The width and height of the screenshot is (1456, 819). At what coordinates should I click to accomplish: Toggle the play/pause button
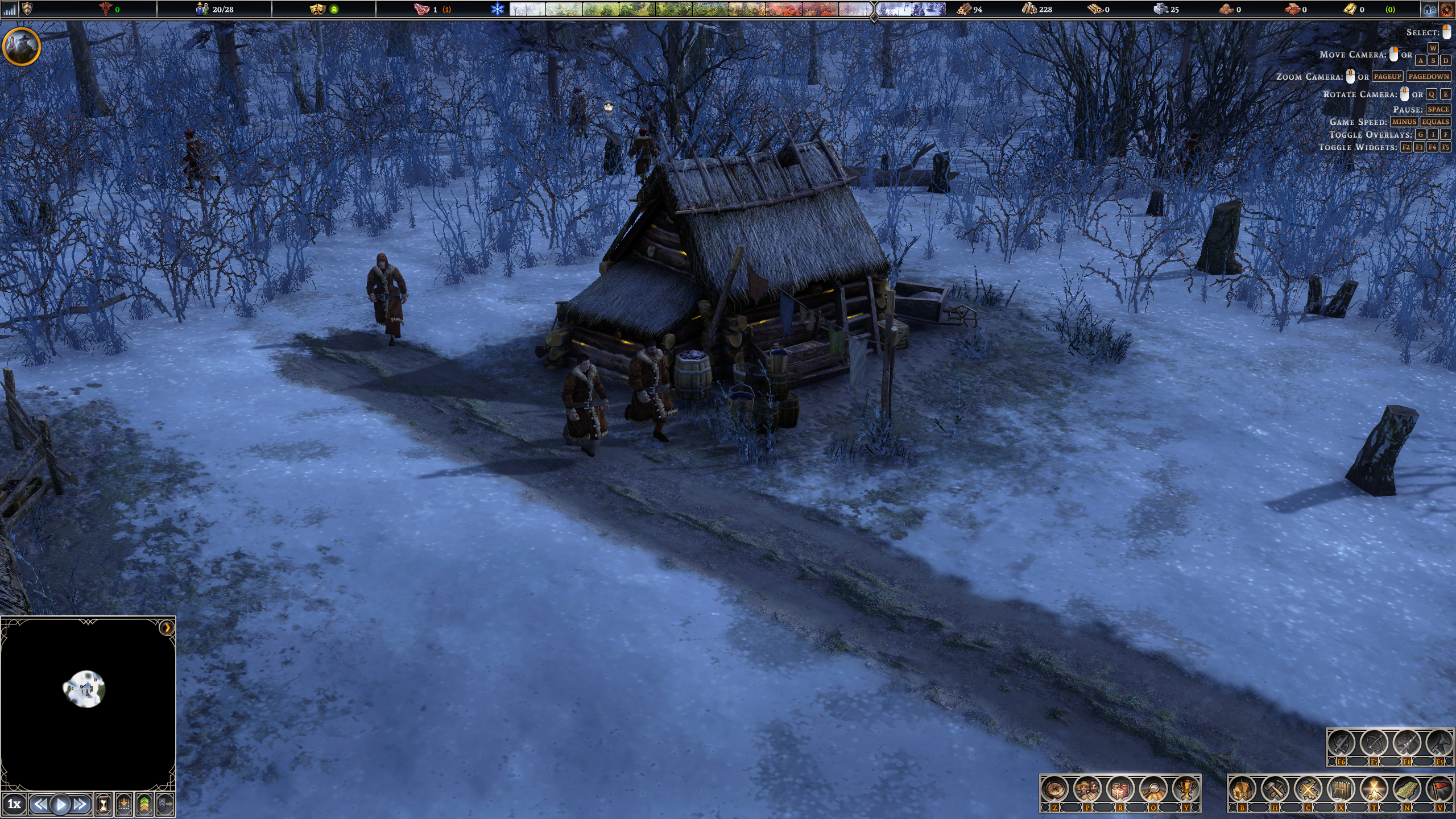(61, 804)
